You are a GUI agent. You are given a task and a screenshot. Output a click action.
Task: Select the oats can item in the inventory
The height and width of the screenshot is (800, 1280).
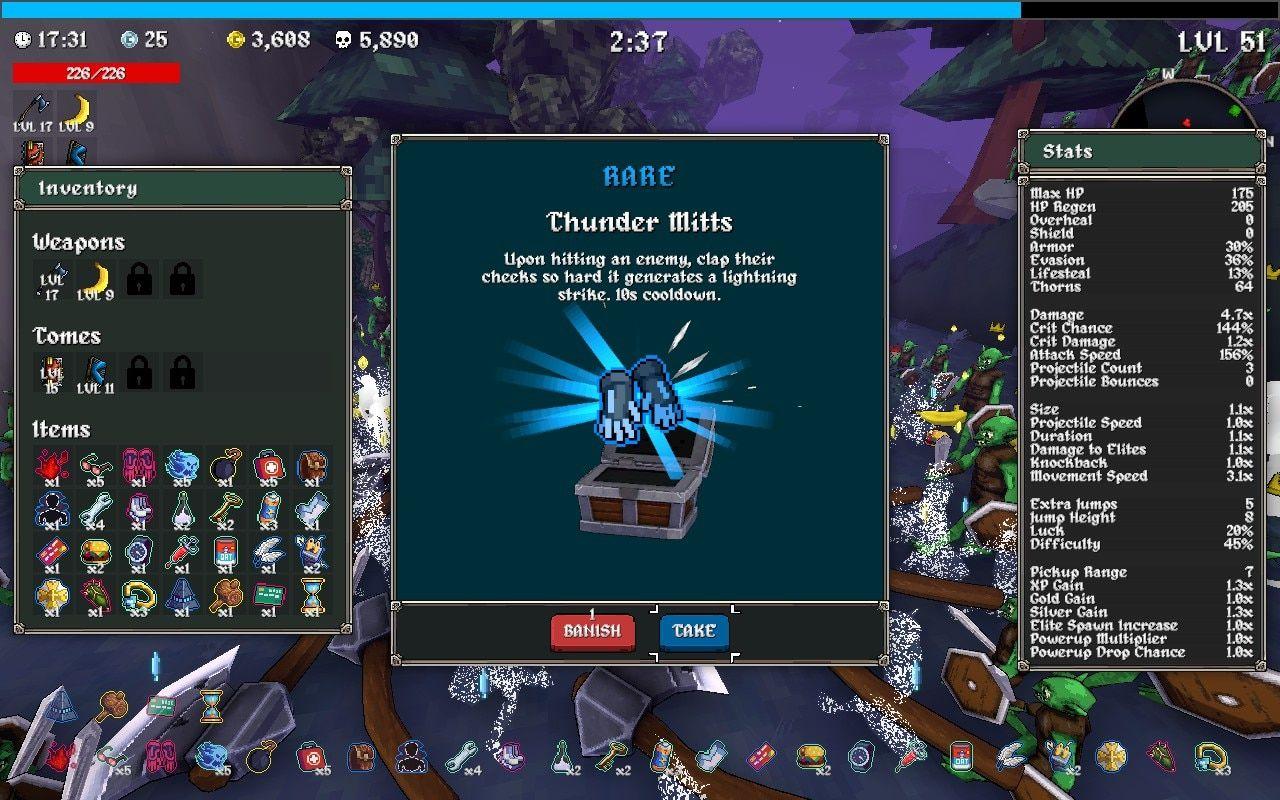coord(225,553)
